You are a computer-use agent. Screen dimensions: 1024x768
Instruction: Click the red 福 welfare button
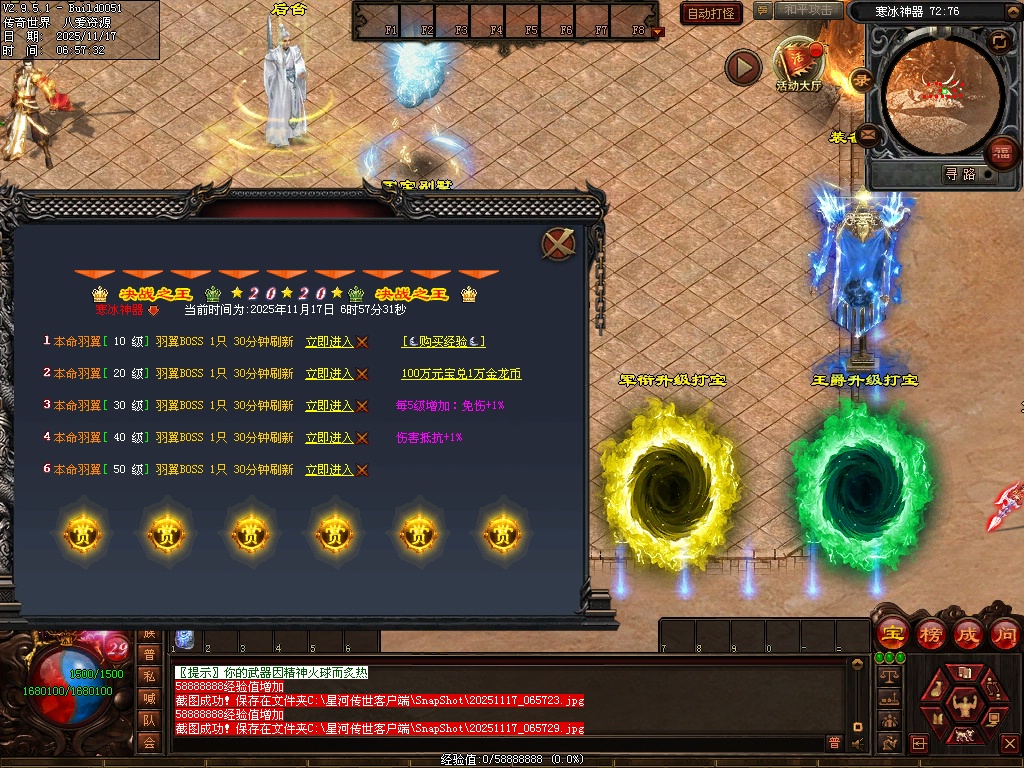(1000, 153)
